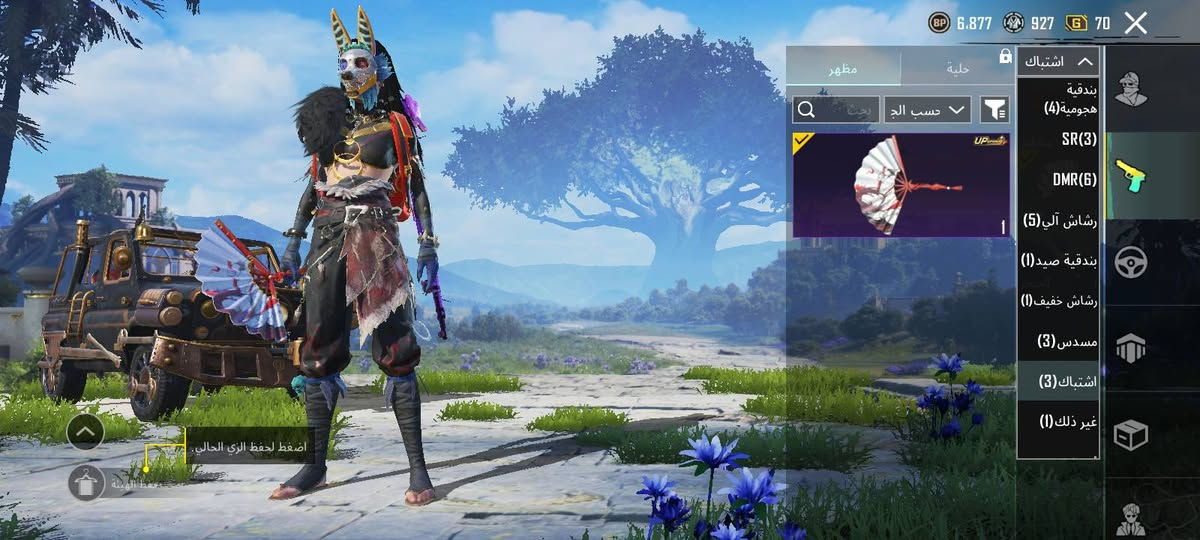Select the رشاش آلي(5) machine gun category
1200x540 pixels.
1060,220
